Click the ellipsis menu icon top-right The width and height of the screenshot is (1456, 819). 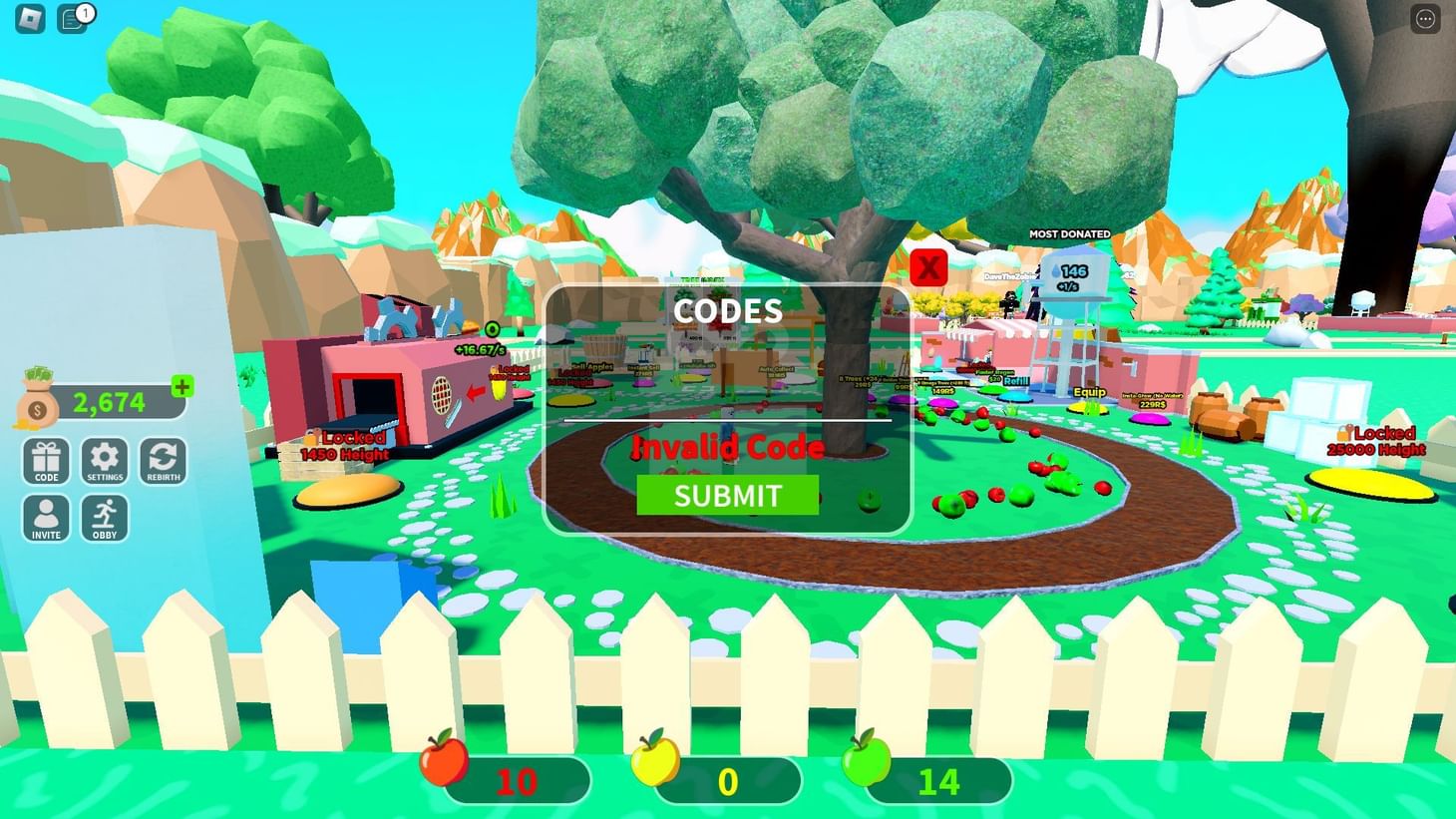point(1425,17)
